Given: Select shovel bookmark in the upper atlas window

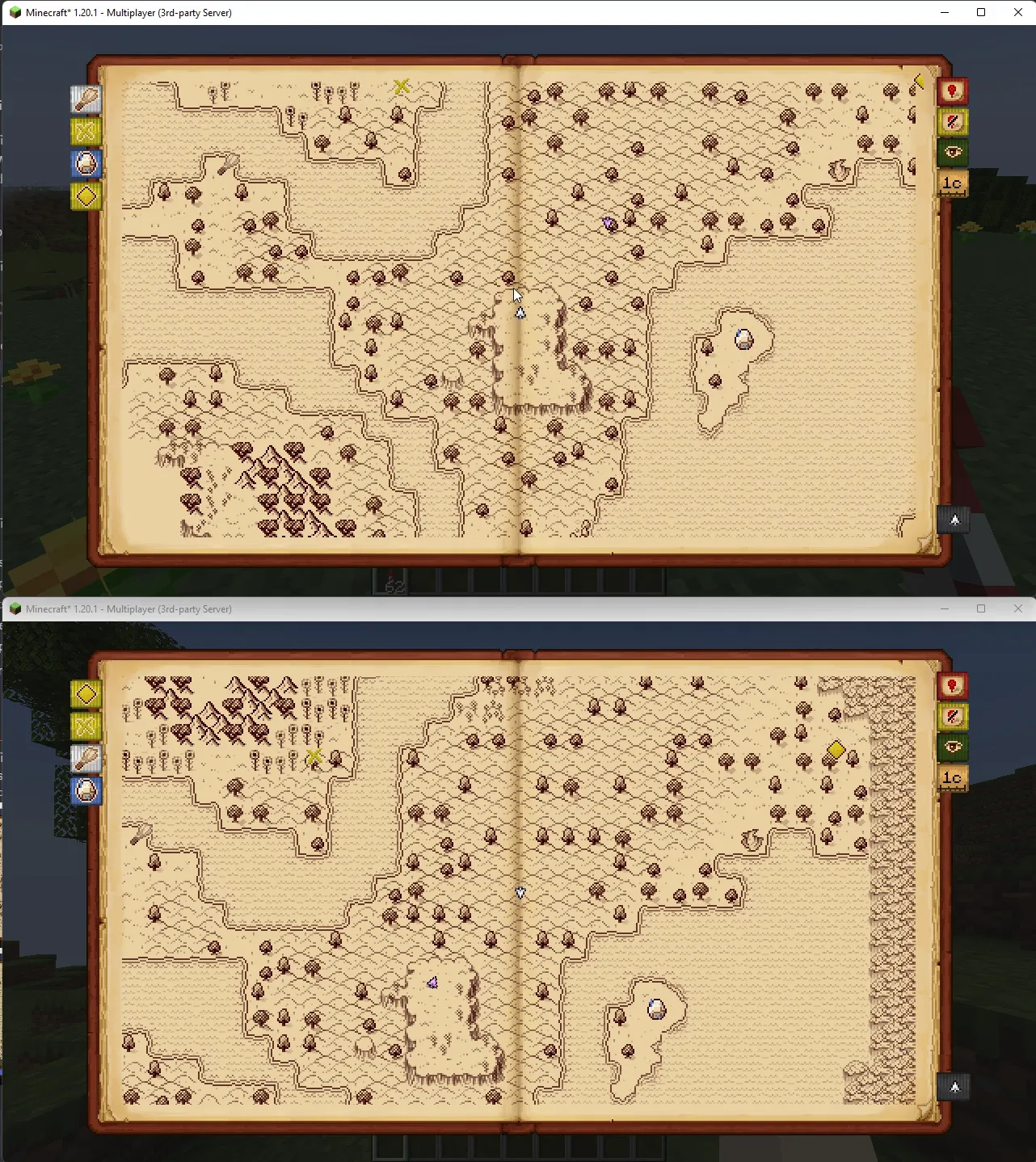Looking at the screenshot, I should pyautogui.click(x=86, y=99).
